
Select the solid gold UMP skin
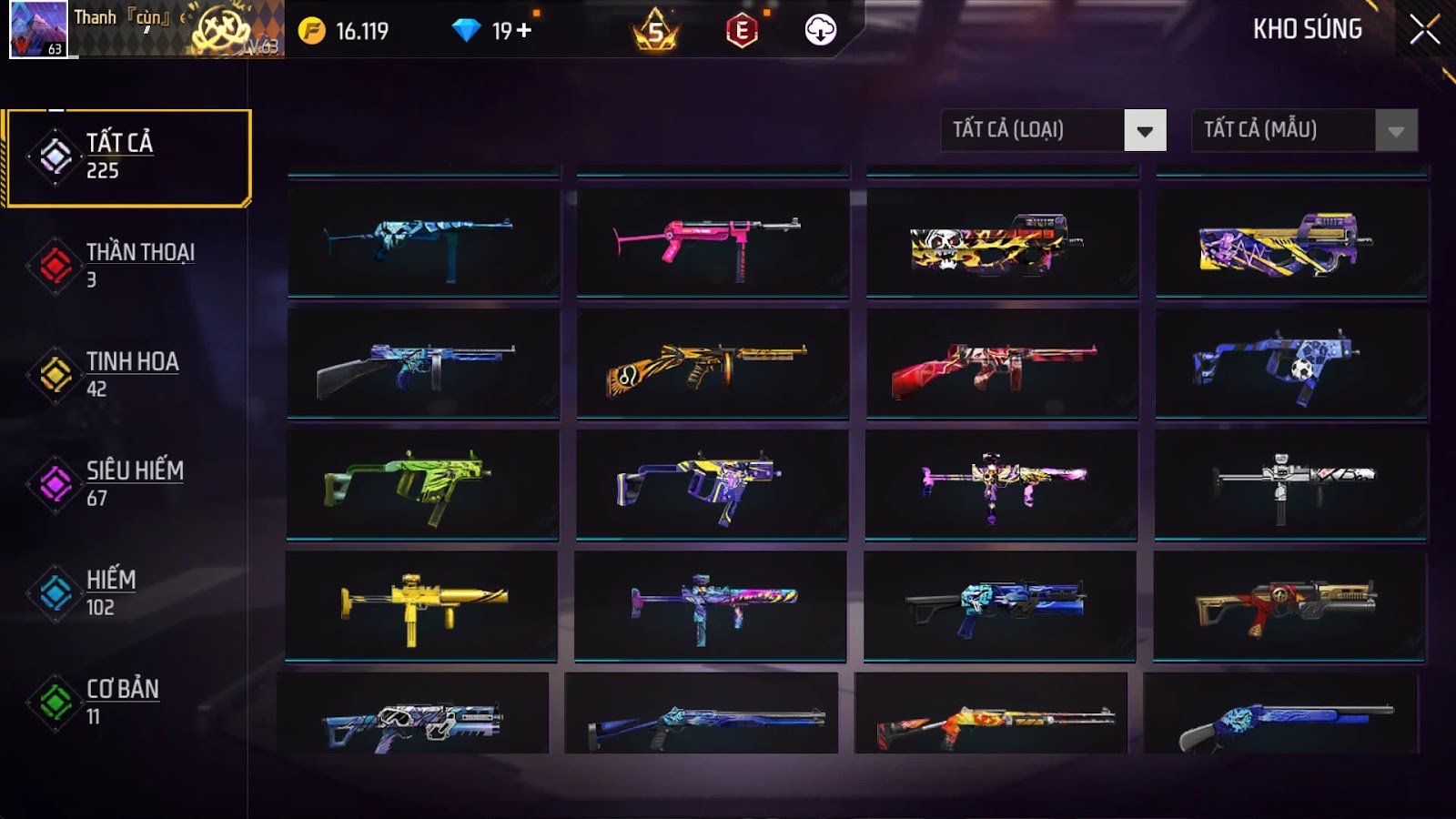pos(421,605)
